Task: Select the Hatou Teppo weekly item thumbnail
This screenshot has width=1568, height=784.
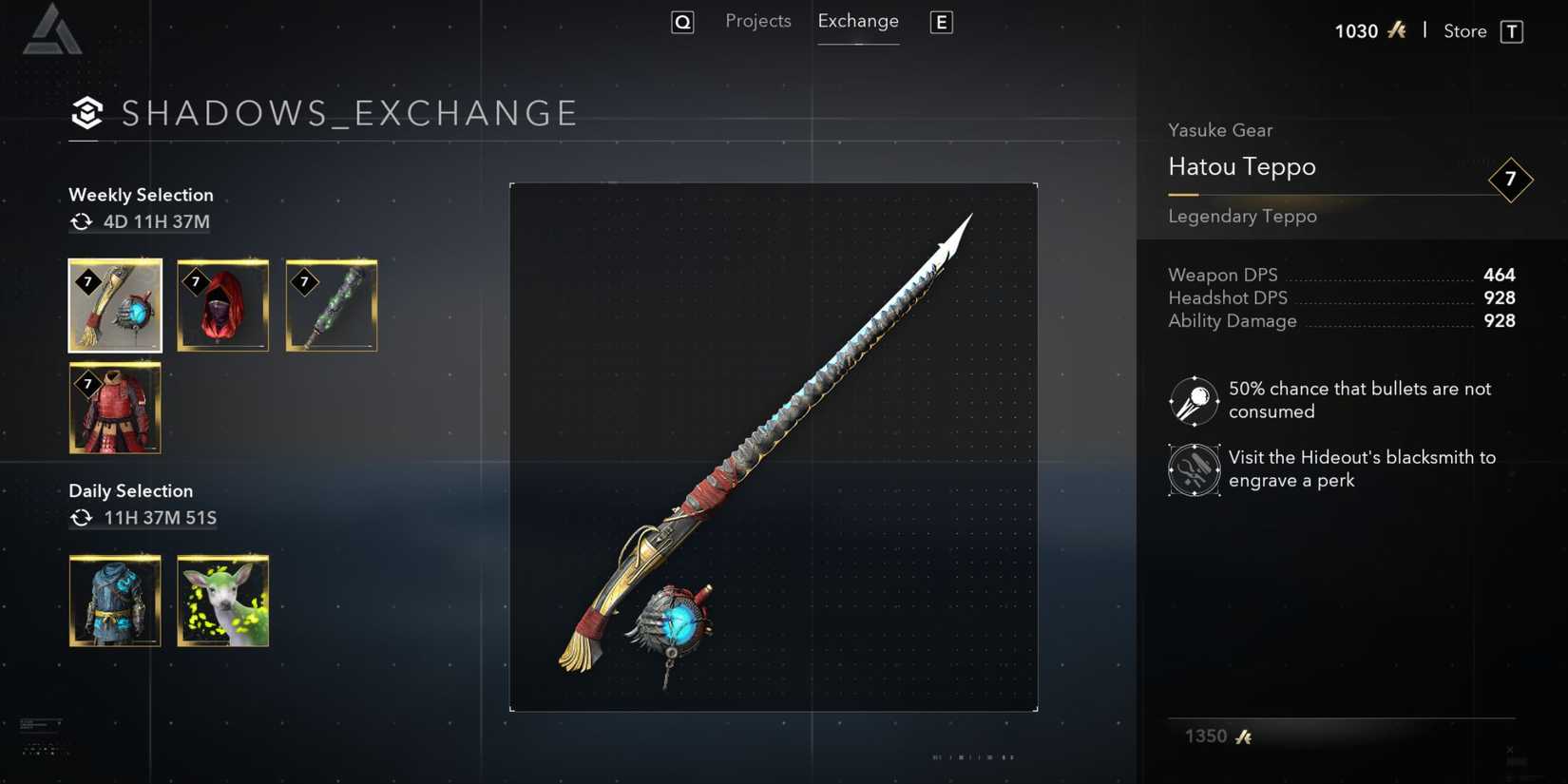Action: click(114, 305)
